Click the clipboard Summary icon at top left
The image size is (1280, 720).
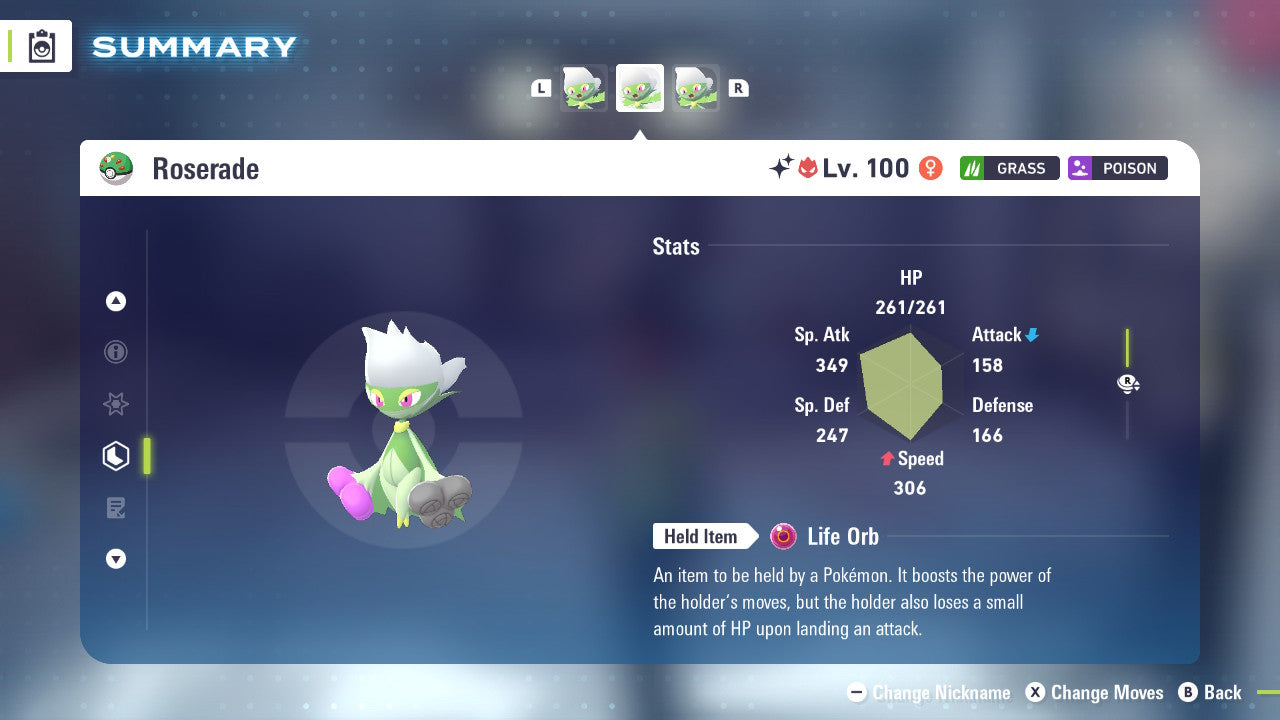[40, 46]
